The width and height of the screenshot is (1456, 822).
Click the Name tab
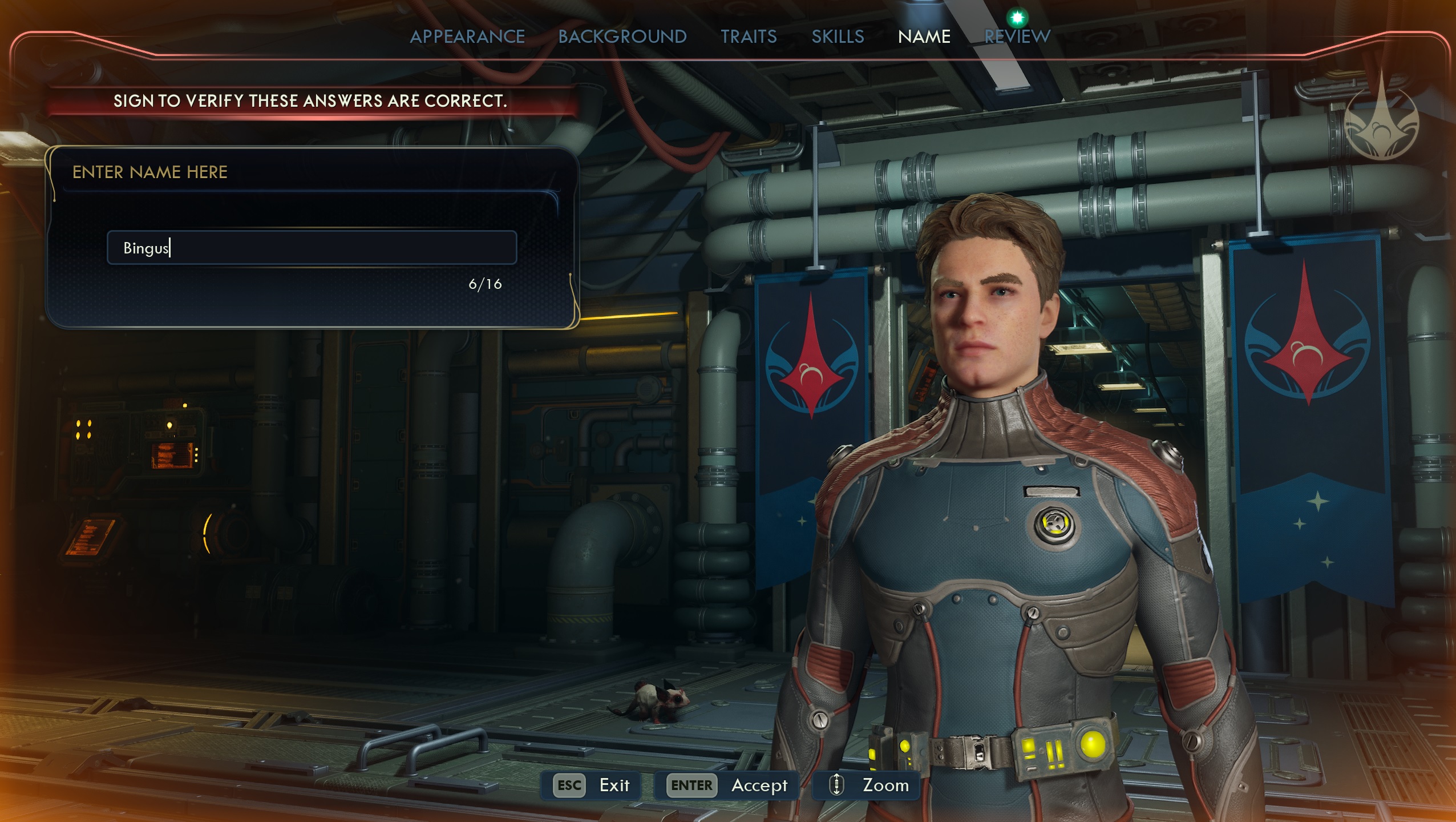(x=924, y=37)
